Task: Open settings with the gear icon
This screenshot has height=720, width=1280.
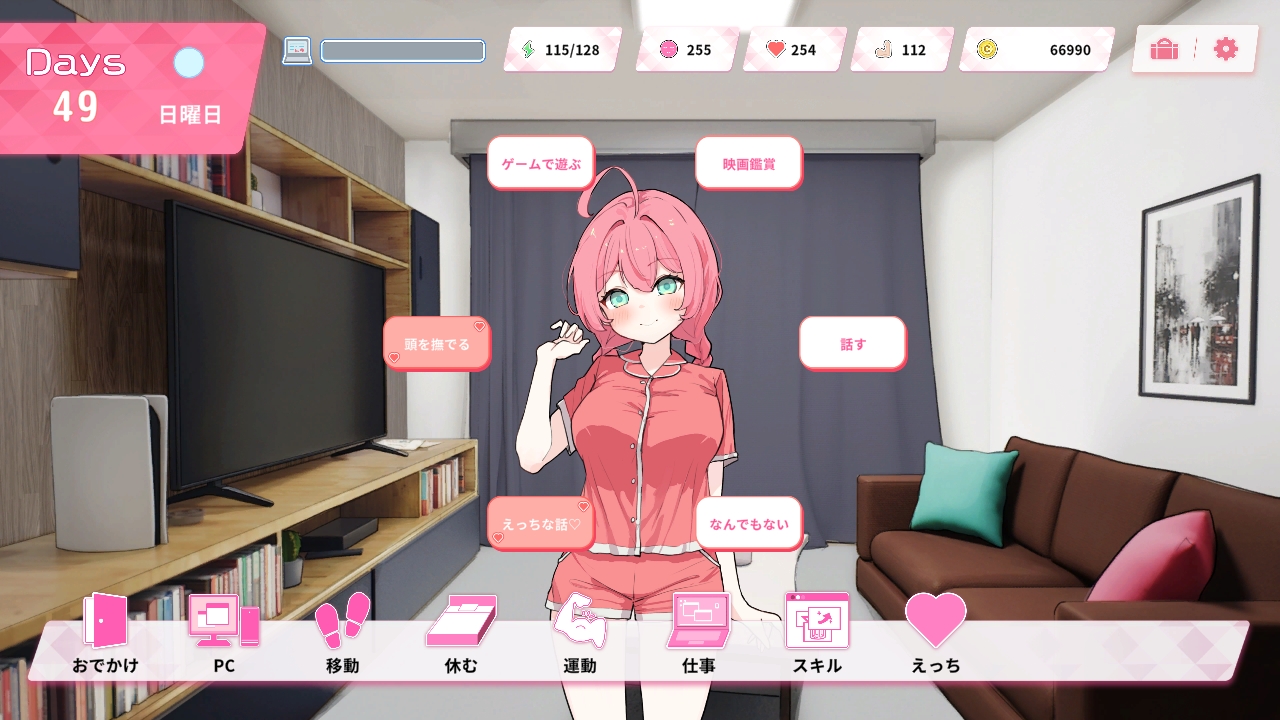Action: [1225, 49]
